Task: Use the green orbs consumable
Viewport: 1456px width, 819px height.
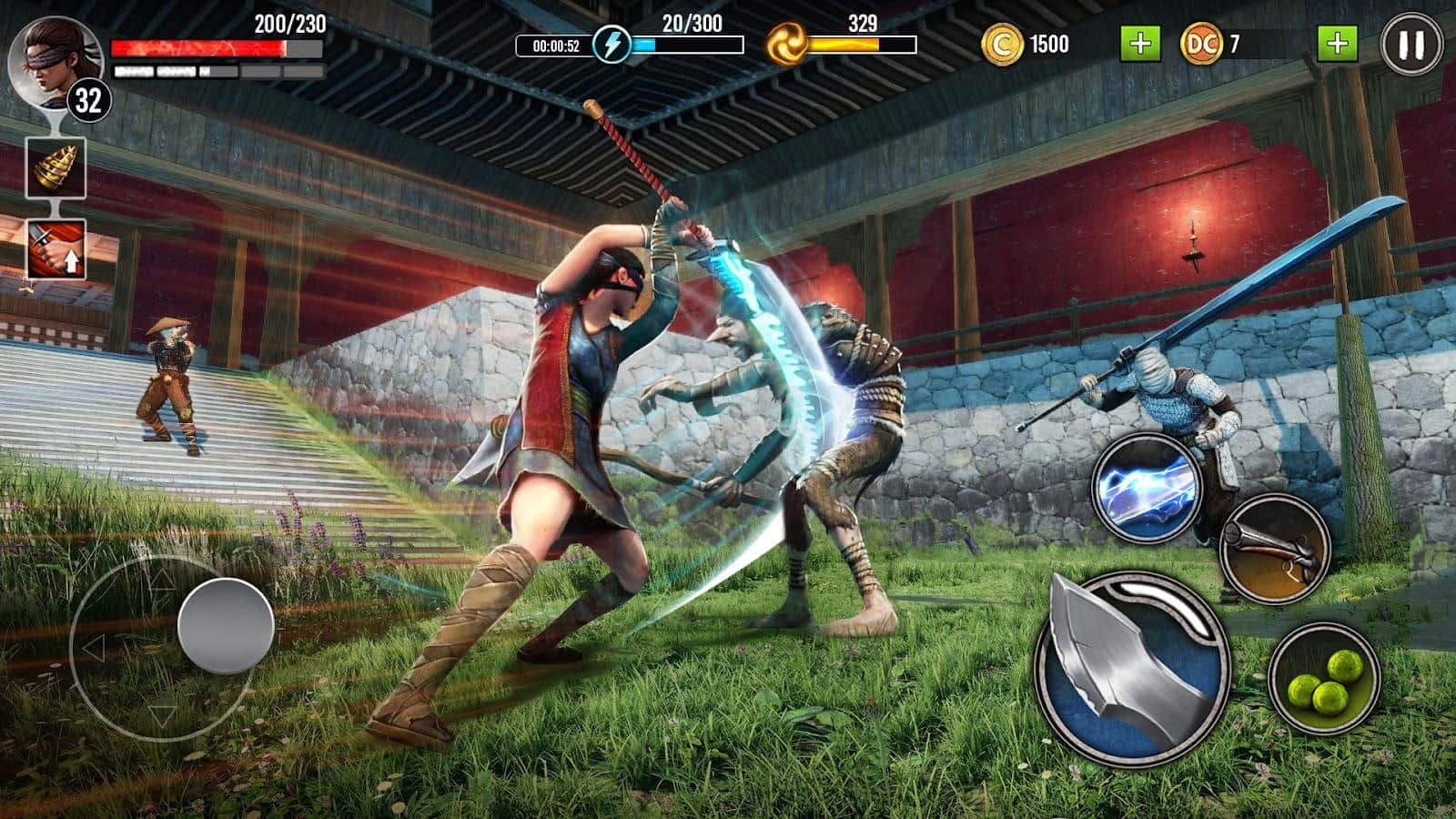Action: pyautogui.click(x=1323, y=680)
